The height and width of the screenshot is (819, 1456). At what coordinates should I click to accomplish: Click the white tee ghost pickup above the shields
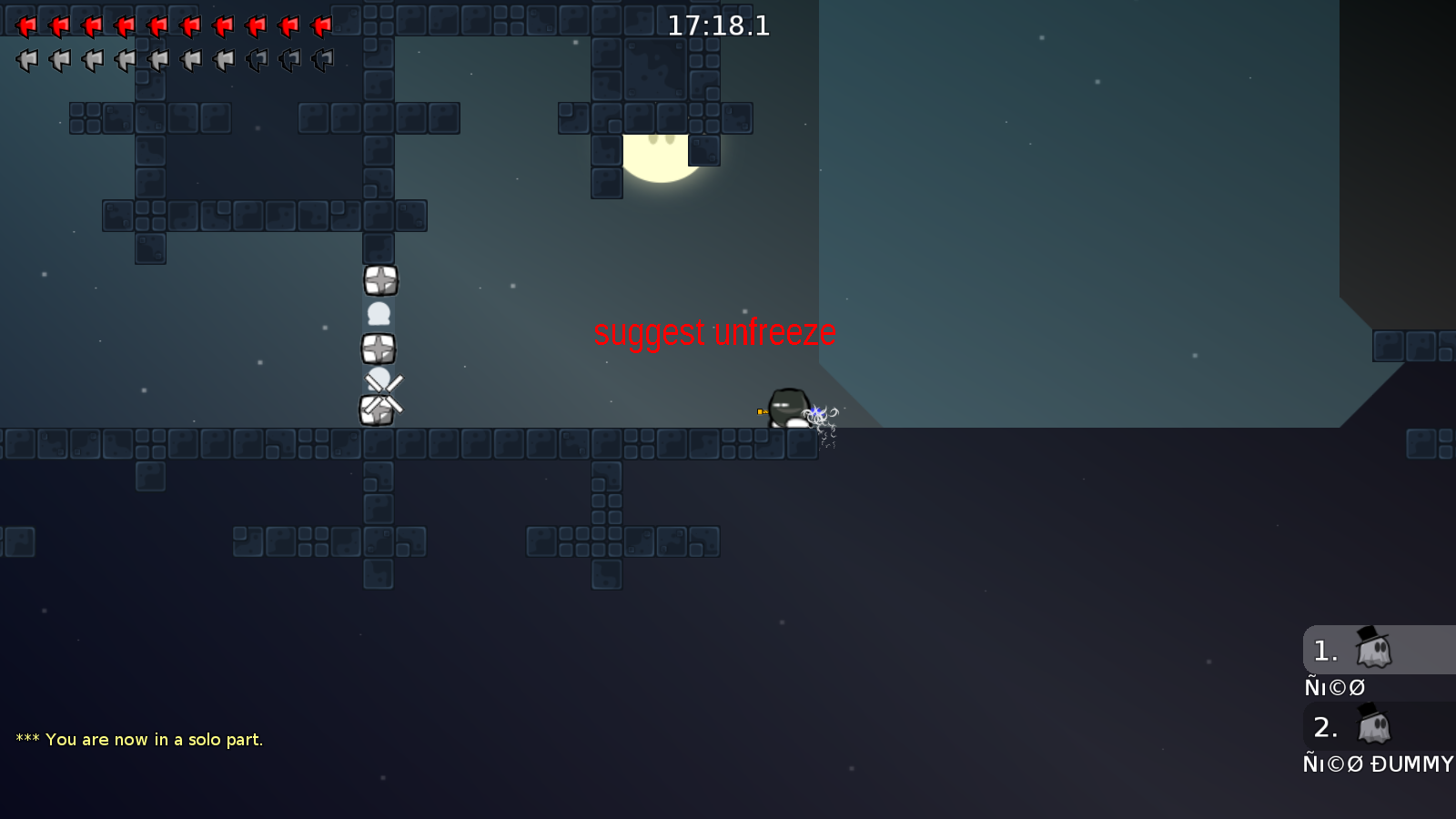[380, 314]
